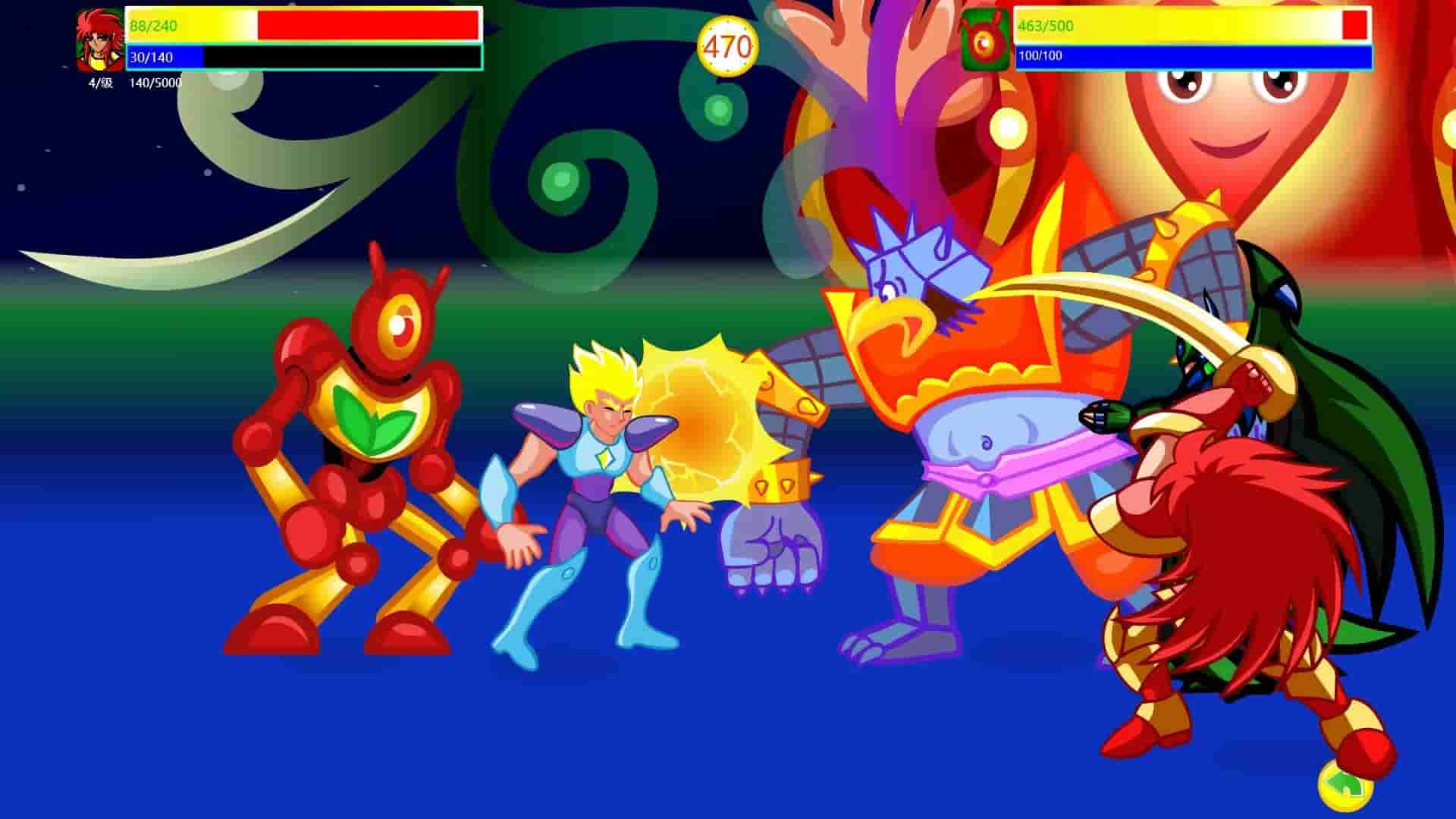The image size is (1456, 819).
Task: Toggle the enemy's 100/100 mana bar
Action: [1137, 57]
